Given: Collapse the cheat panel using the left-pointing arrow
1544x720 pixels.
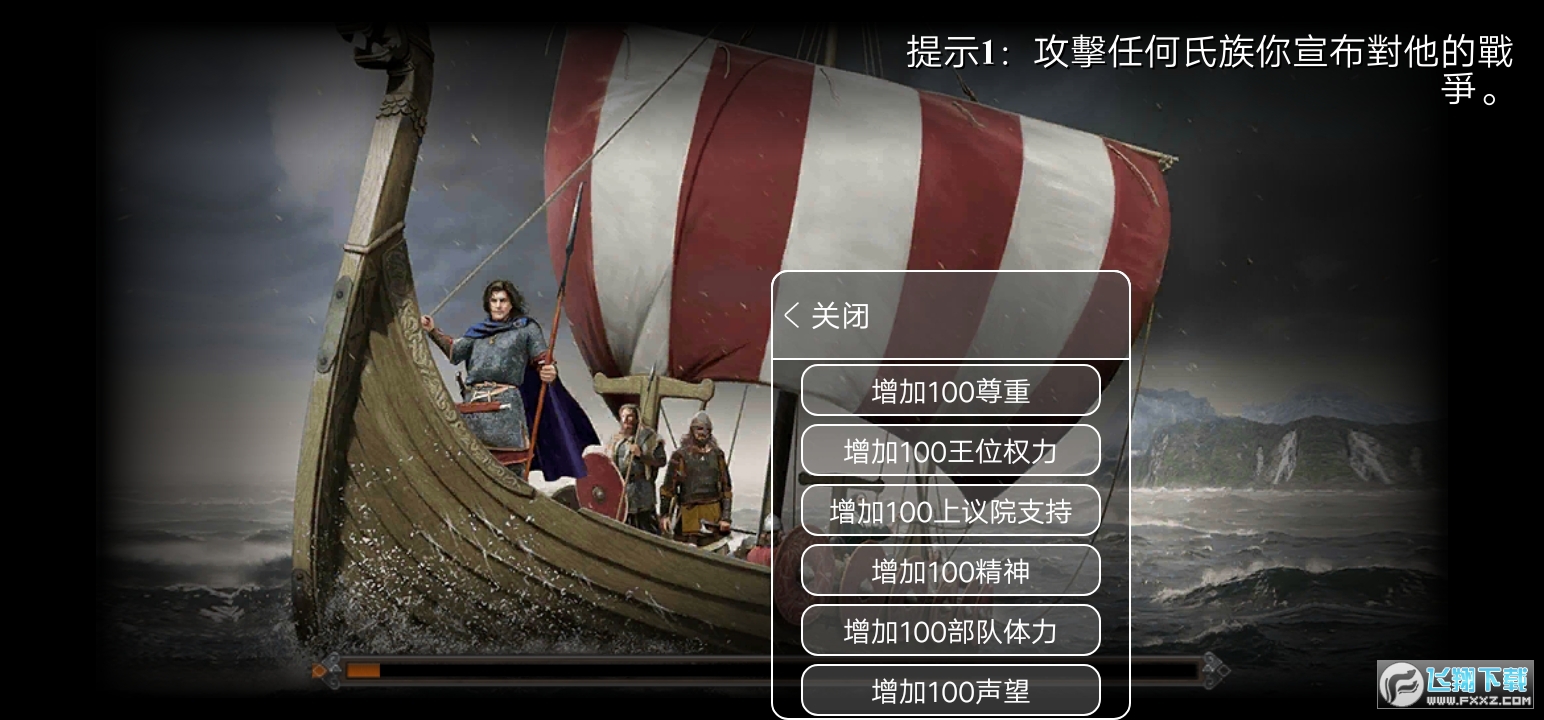Looking at the screenshot, I should [790, 316].
